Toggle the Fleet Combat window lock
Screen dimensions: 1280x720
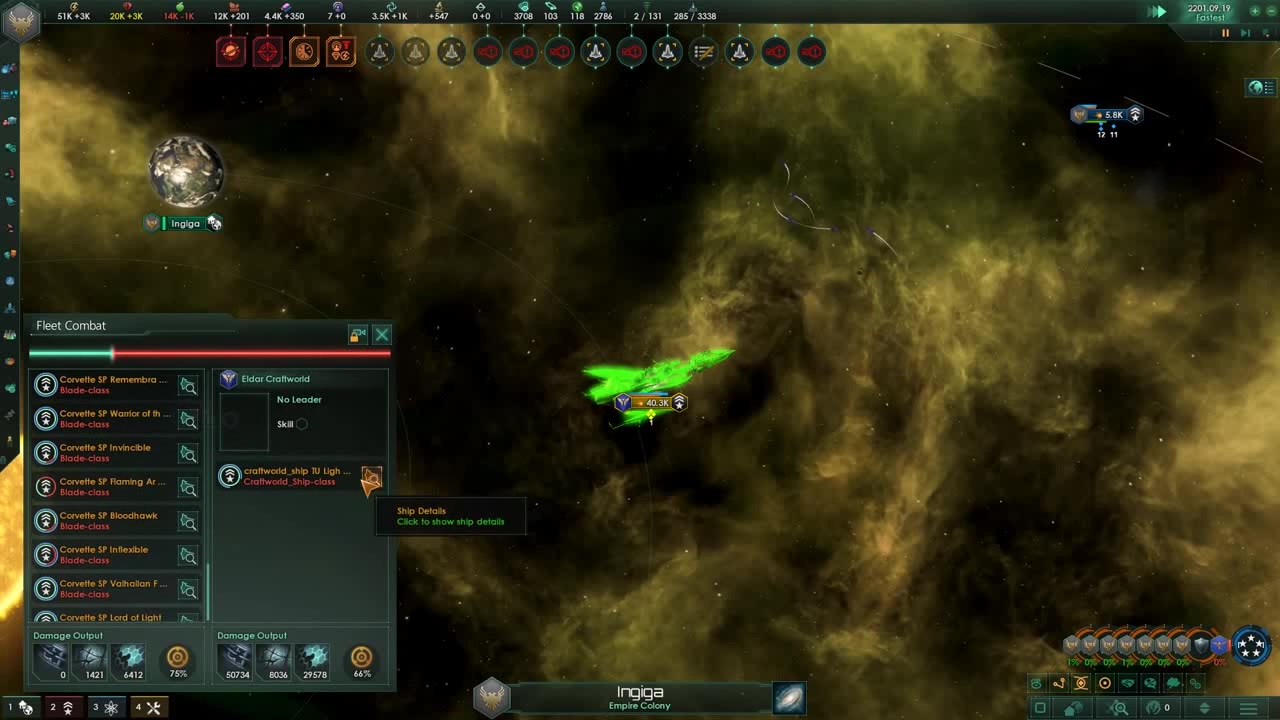click(x=358, y=335)
